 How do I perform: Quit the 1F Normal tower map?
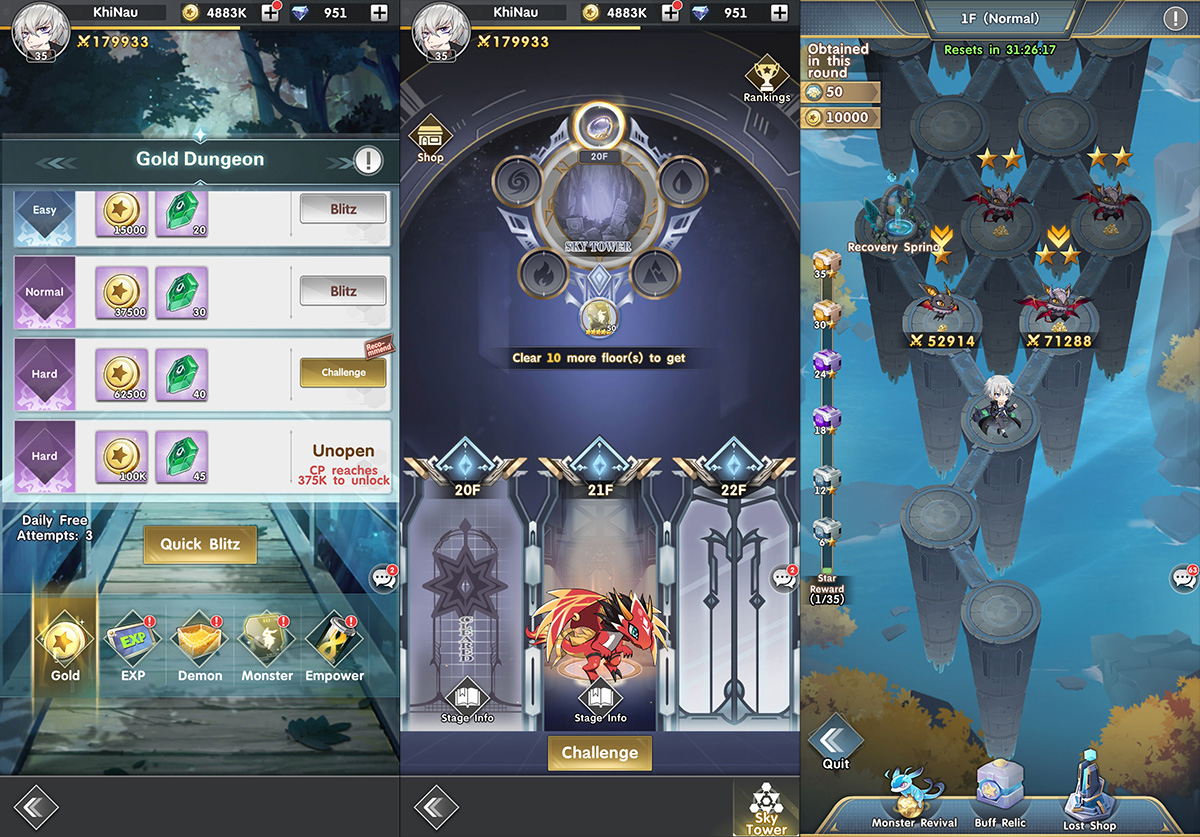tap(835, 745)
